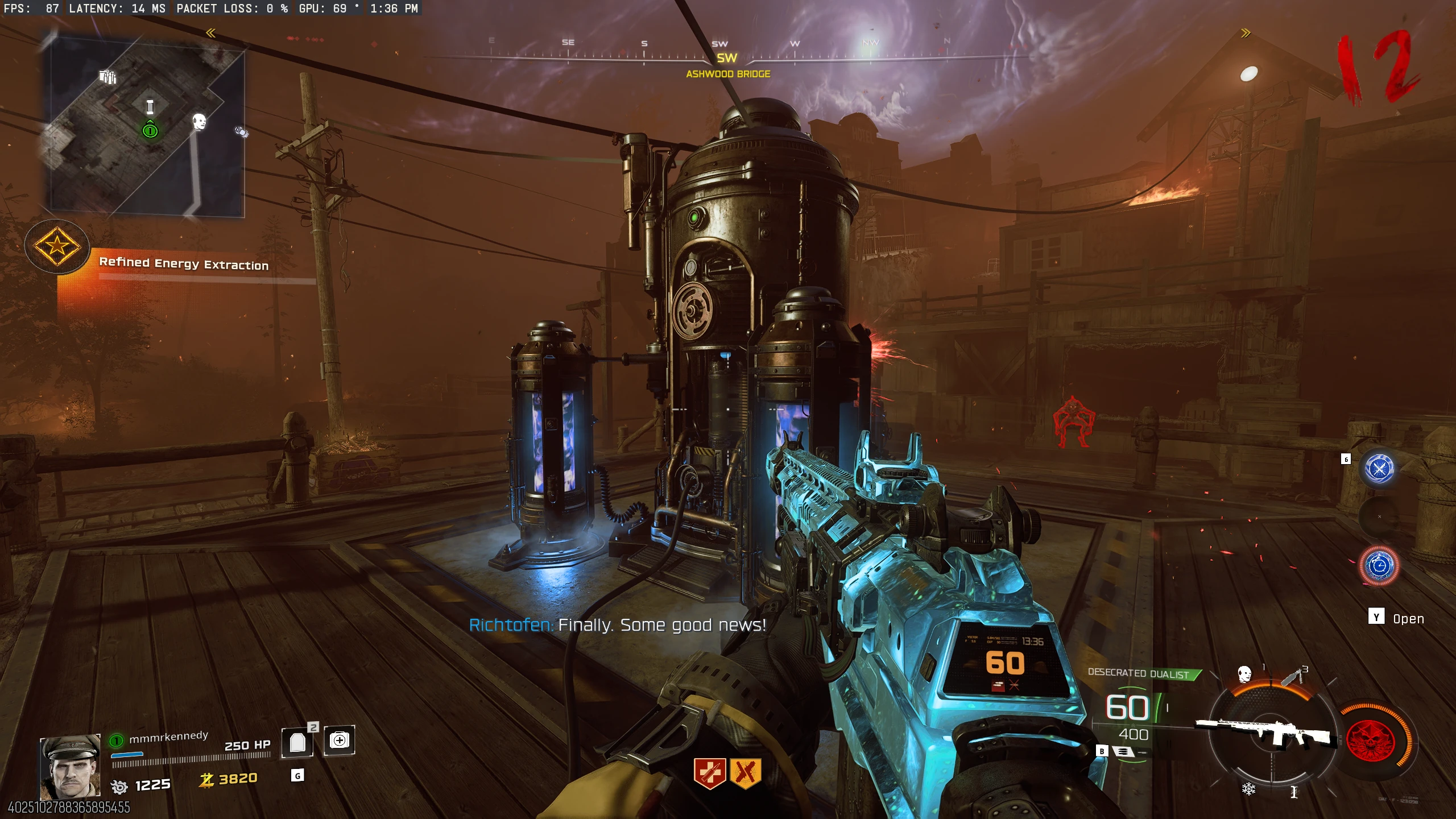Click the mmmrkennedy character portrait
1456x819 pixels.
(70, 767)
